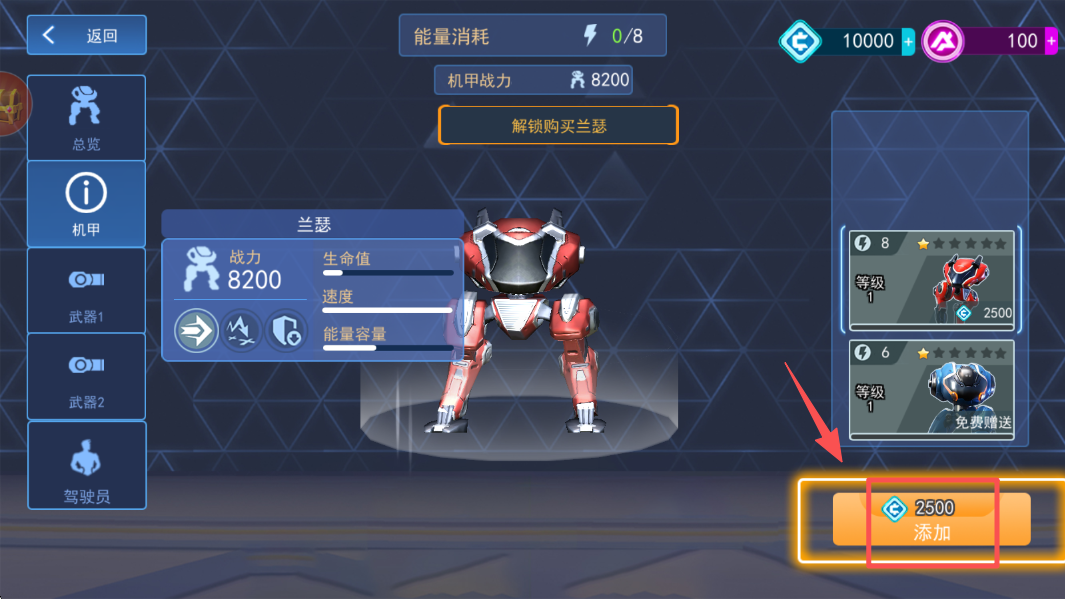1065x599 pixels.
Task: Add the mech with the 添加 button
Action: [931, 520]
